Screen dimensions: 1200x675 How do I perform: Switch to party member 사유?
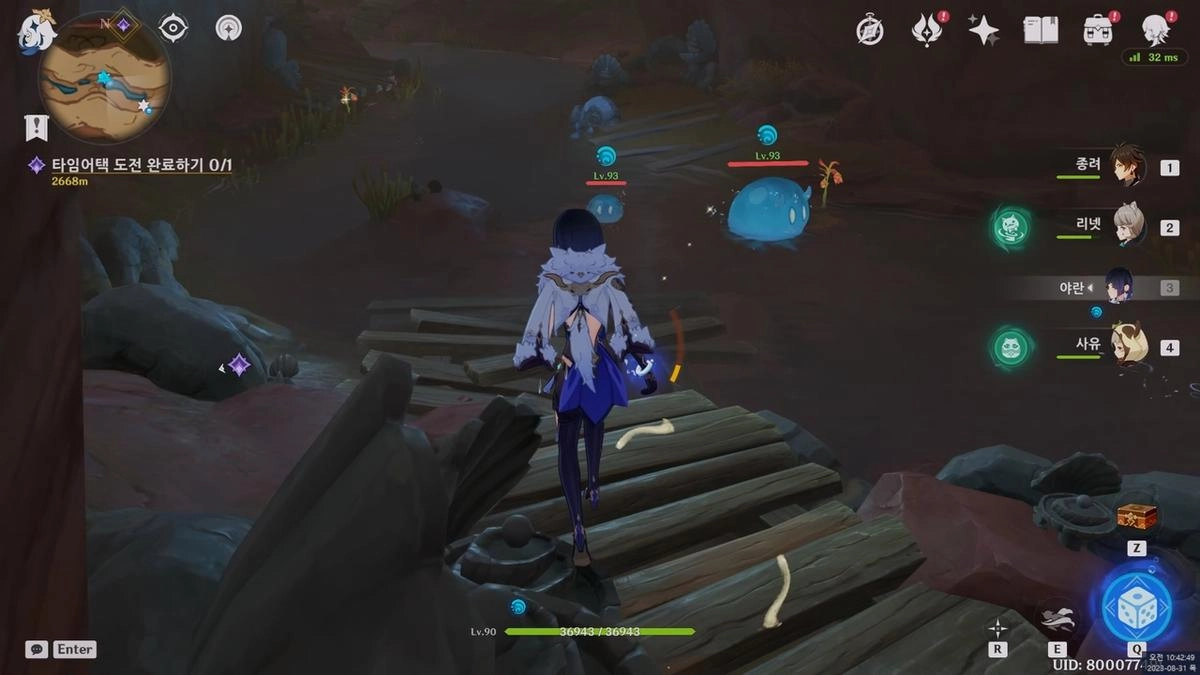coord(1128,347)
